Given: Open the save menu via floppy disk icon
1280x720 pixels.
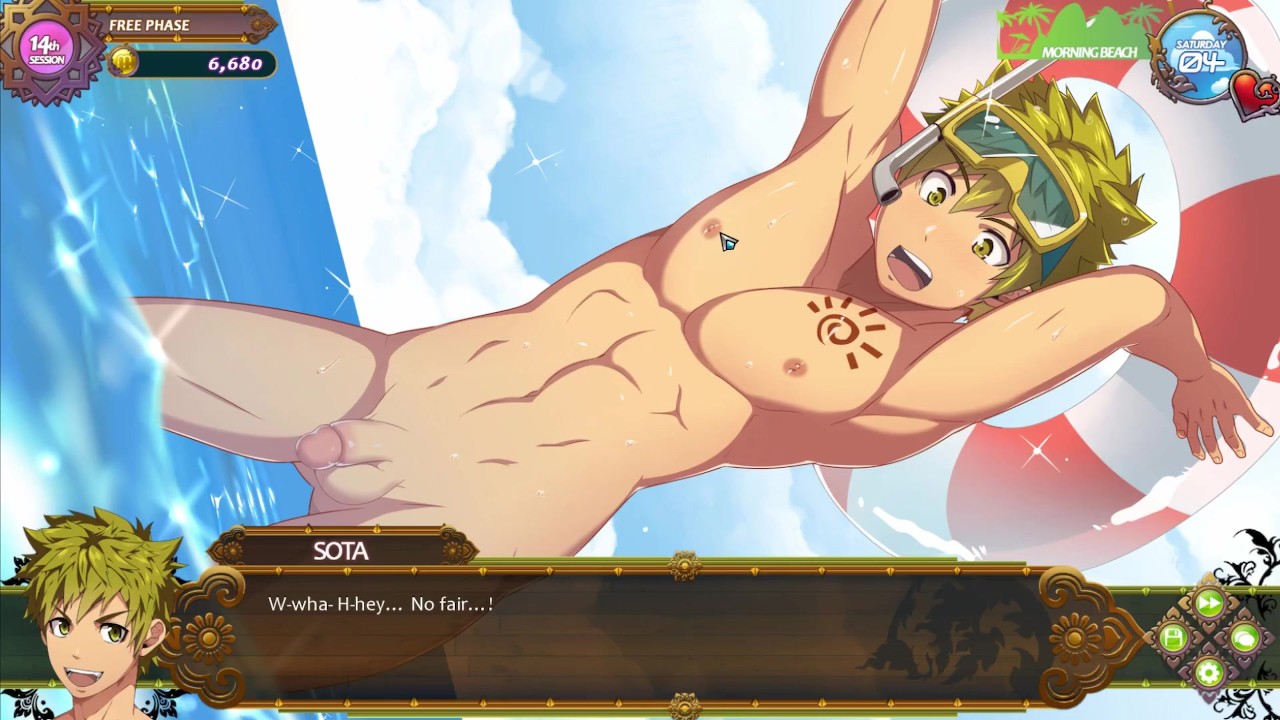Looking at the screenshot, I should (x=1174, y=637).
